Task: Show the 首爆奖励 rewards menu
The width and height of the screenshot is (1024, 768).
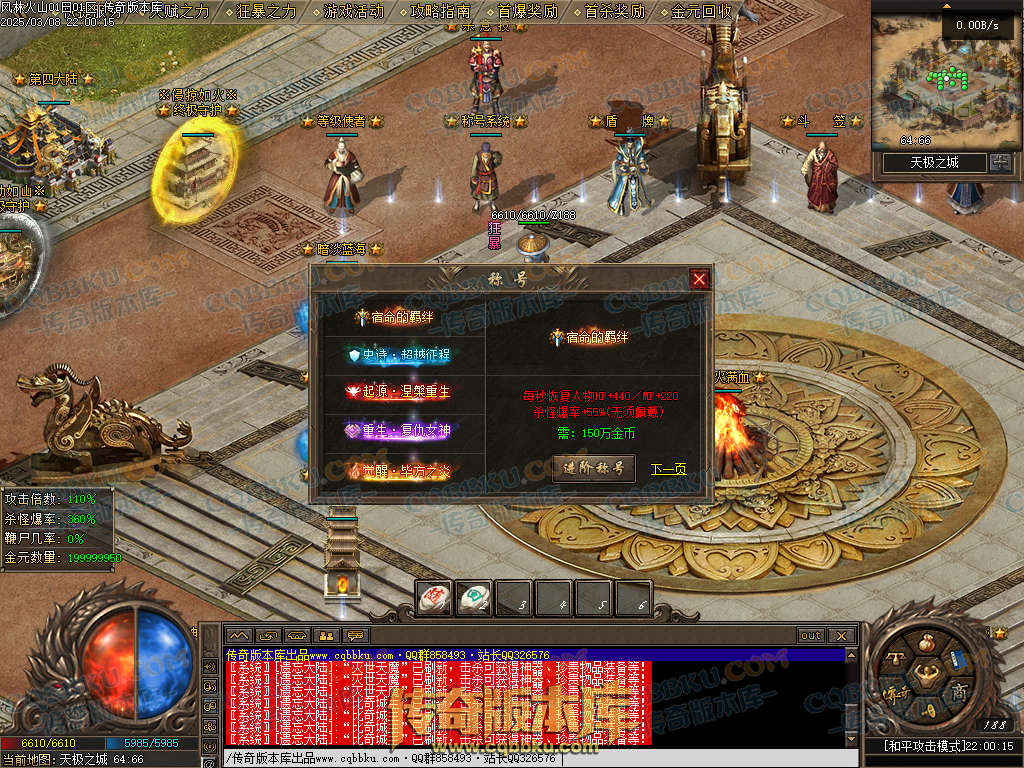Action: [x=528, y=12]
